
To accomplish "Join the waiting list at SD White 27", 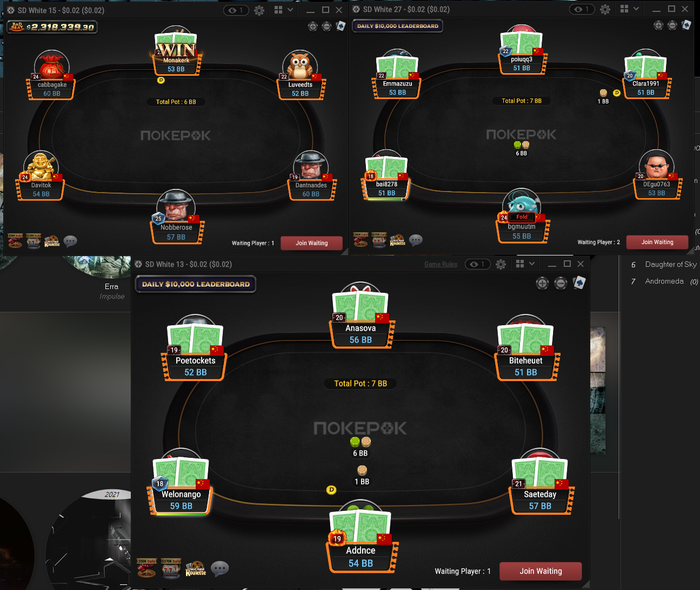I will 657,242.
